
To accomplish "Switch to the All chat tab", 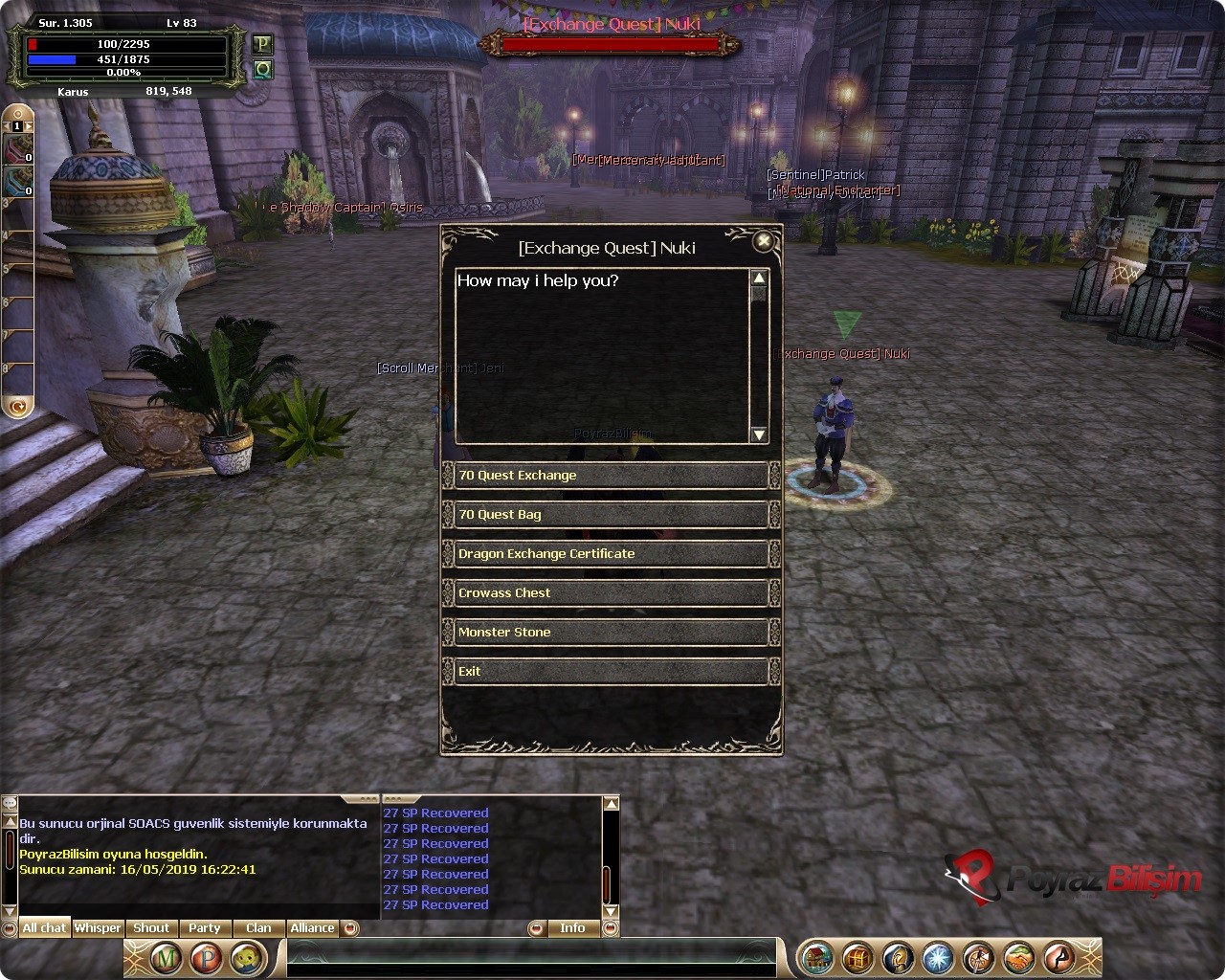I will pyautogui.click(x=44, y=928).
